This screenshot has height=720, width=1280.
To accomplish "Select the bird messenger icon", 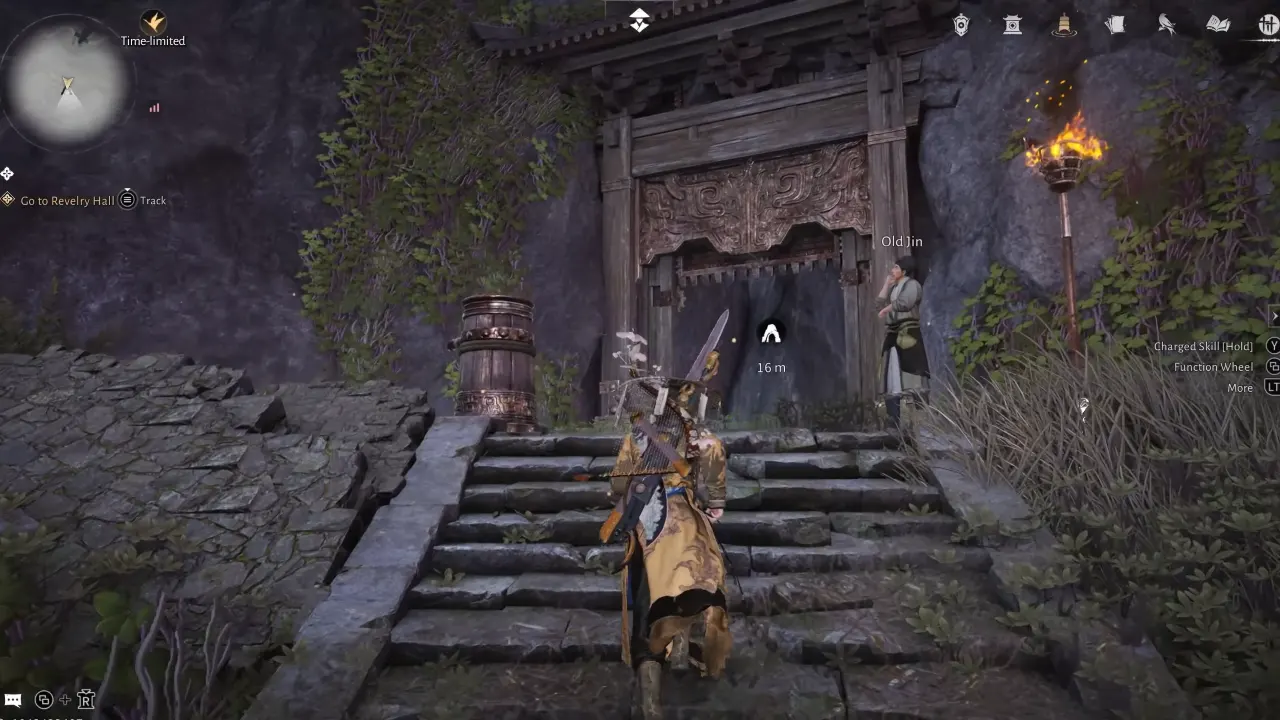I will tap(1166, 25).
